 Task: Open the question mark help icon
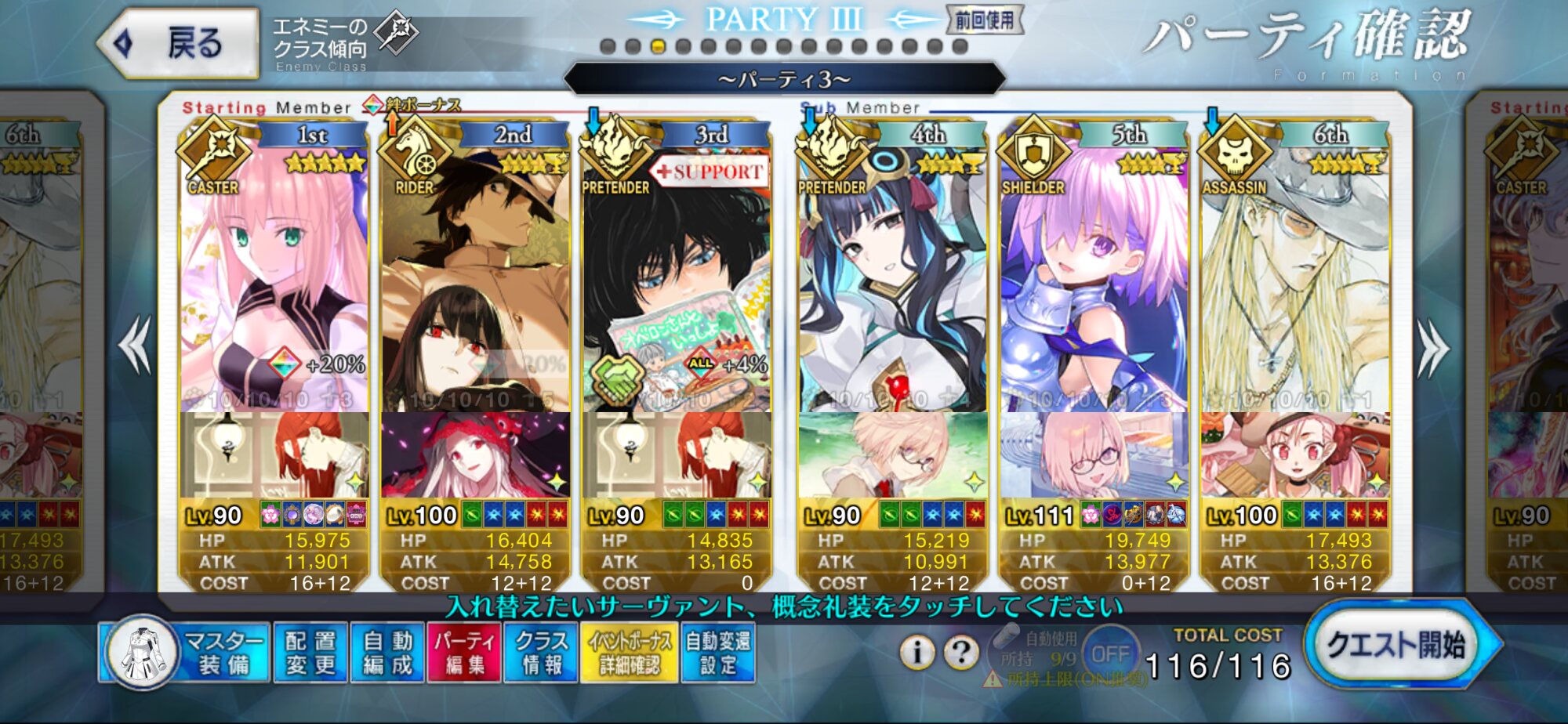click(961, 651)
